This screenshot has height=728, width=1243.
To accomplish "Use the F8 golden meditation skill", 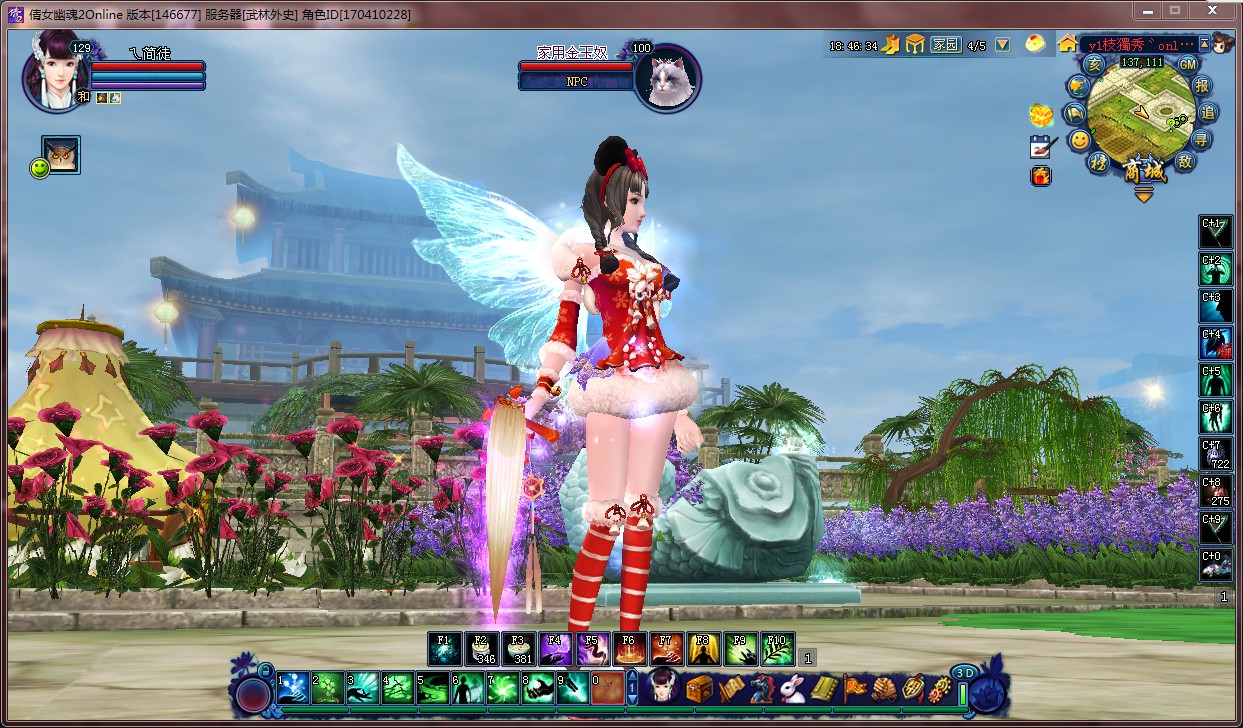I will (x=703, y=649).
